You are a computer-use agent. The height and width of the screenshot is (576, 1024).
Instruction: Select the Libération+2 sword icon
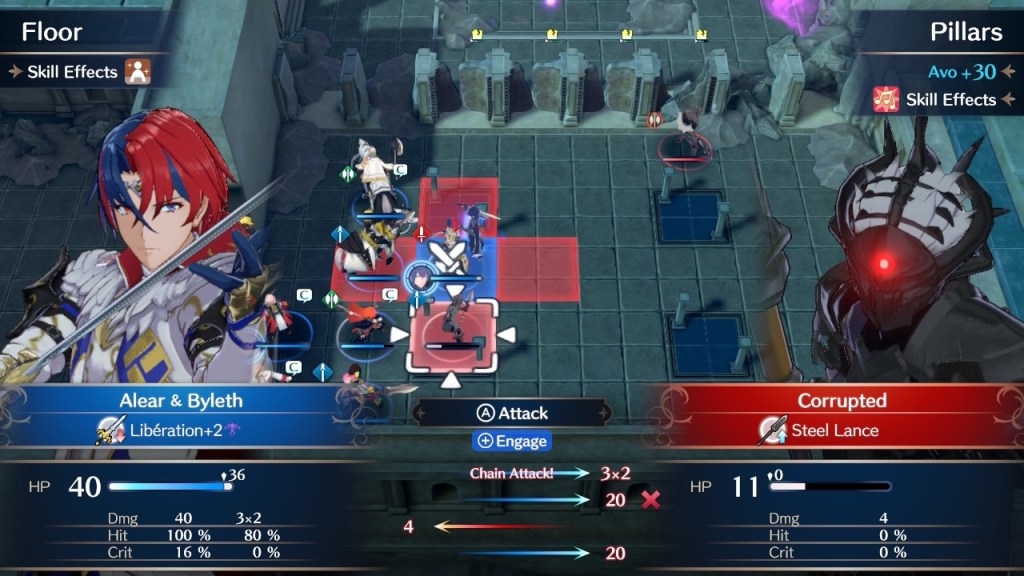(x=109, y=431)
